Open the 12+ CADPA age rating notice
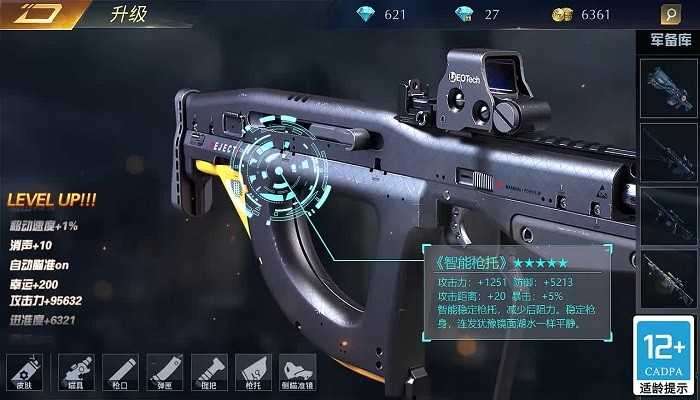This screenshot has height=400, width=700. [665, 356]
